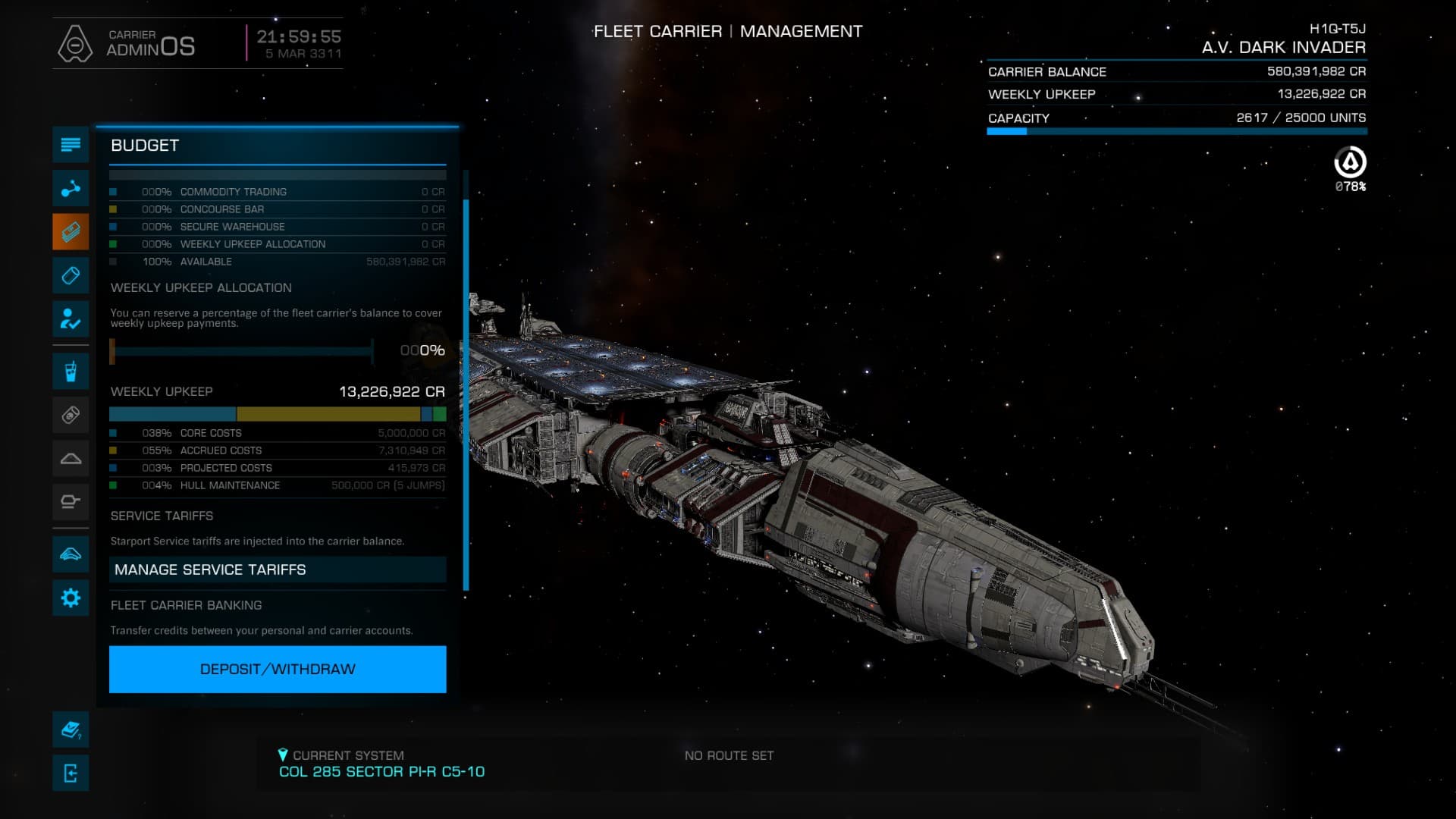Viewport: 1456px width, 819px height.
Task: Click the tritium fuel gauge icon
Action: coord(1350,163)
